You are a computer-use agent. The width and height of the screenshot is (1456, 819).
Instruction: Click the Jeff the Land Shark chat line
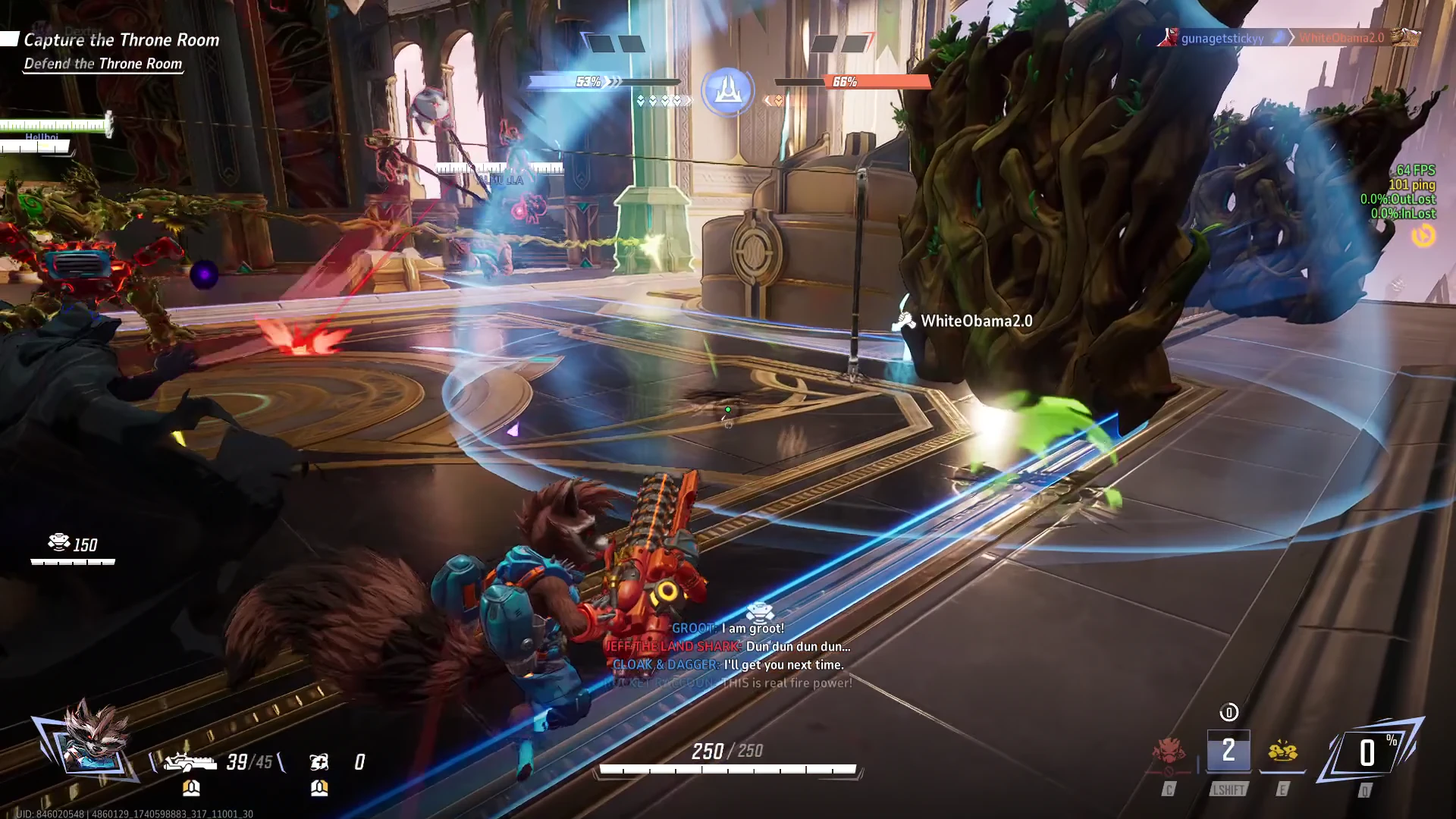(728, 647)
